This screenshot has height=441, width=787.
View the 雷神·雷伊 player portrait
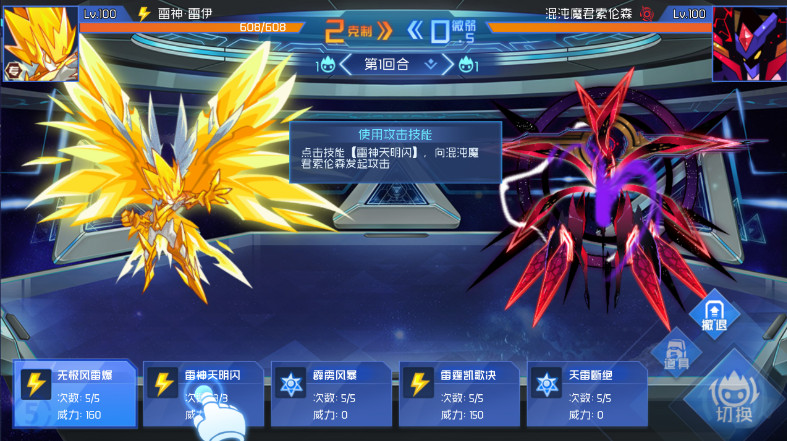click(40, 43)
